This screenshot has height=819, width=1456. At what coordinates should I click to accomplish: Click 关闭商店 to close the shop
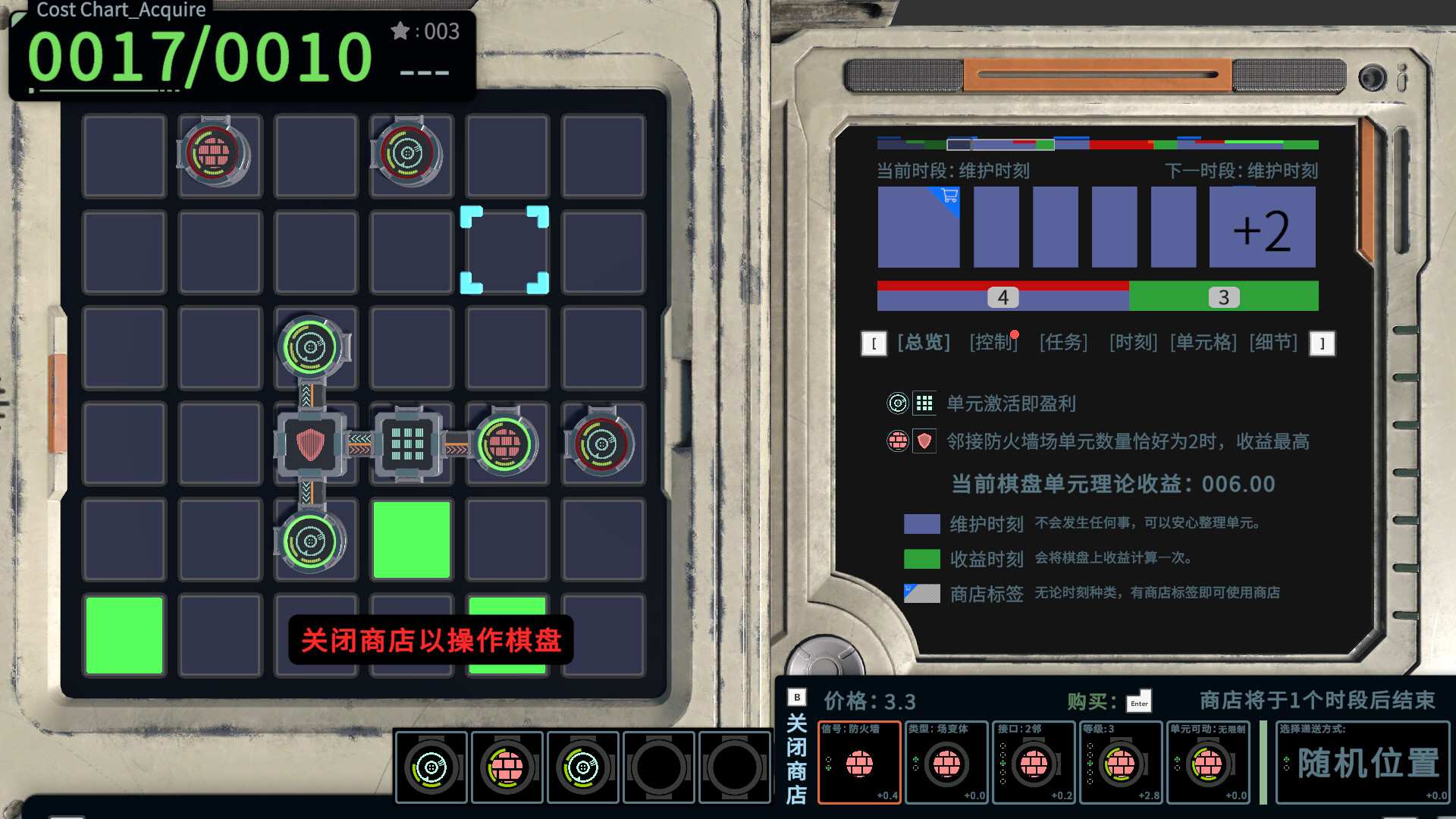(795, 758)
